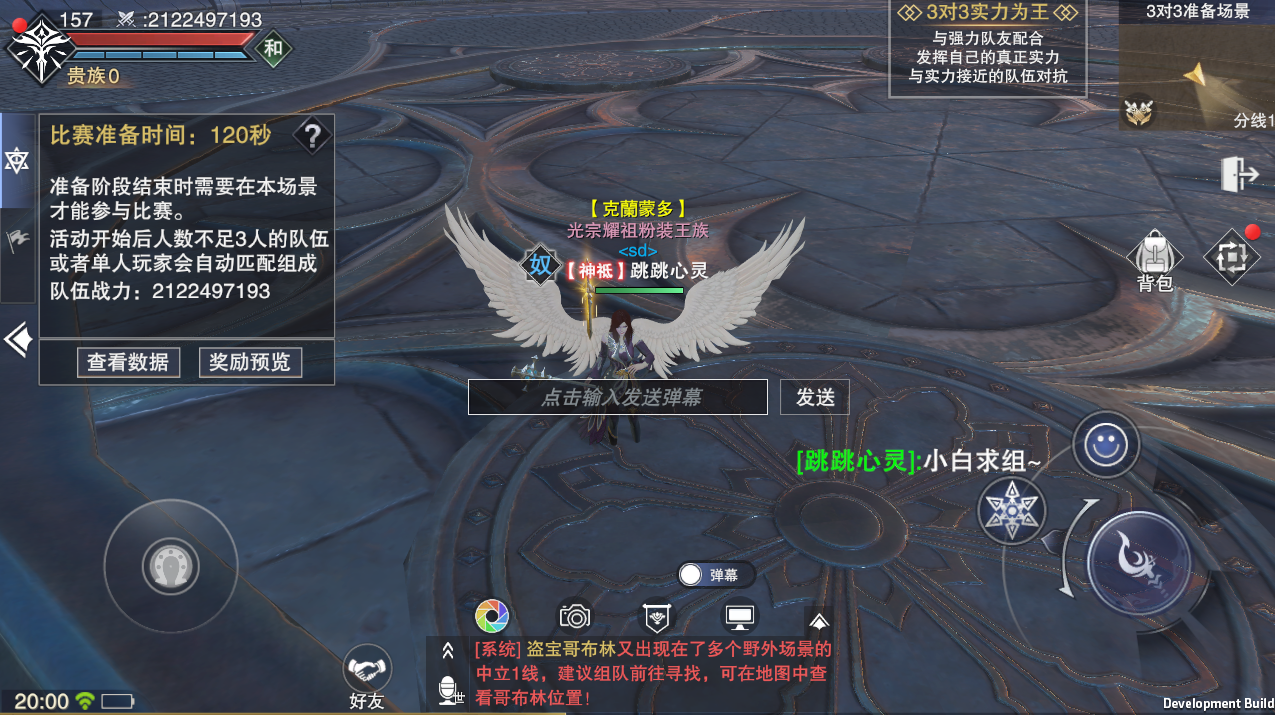Select the hexagram tab on left sidebar
The image size is (1275, 715).
(17, 160)
